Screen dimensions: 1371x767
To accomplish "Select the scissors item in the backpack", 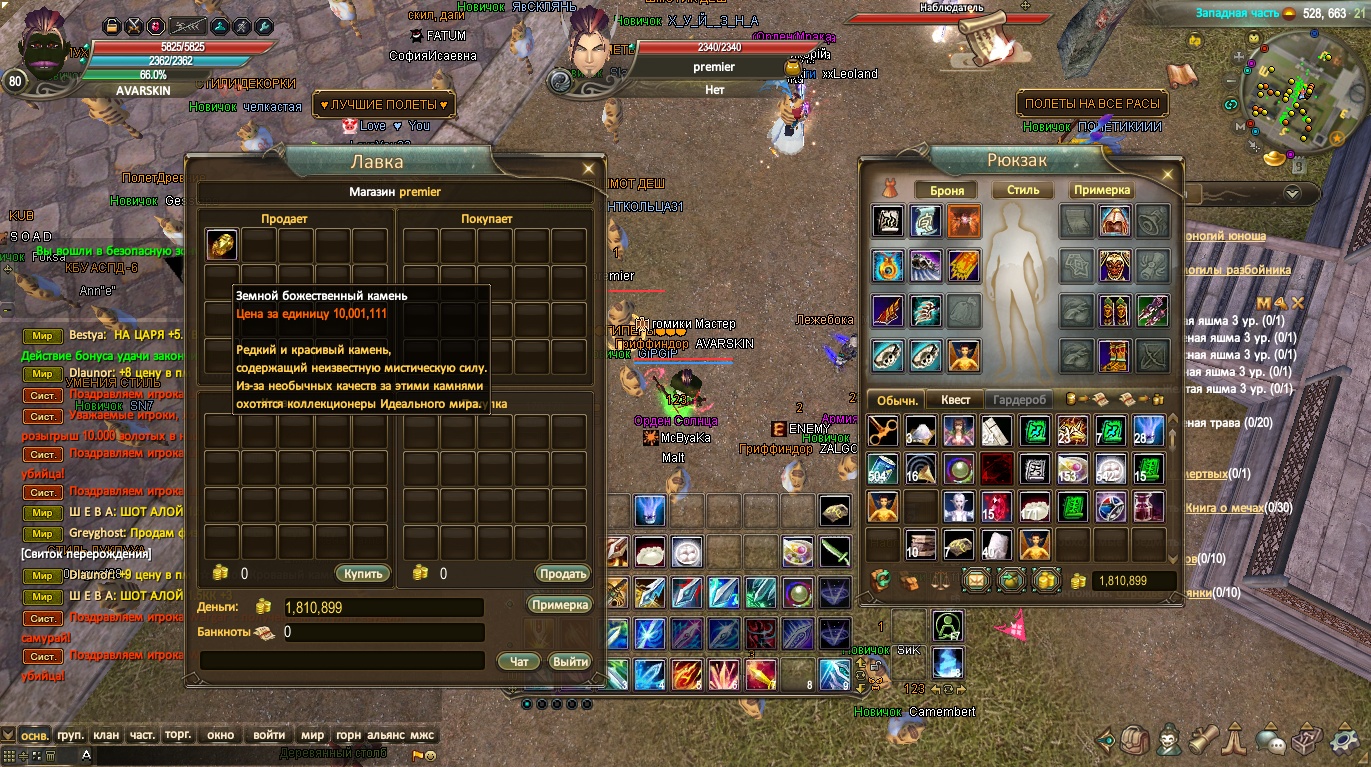I will tap(882, 431).
